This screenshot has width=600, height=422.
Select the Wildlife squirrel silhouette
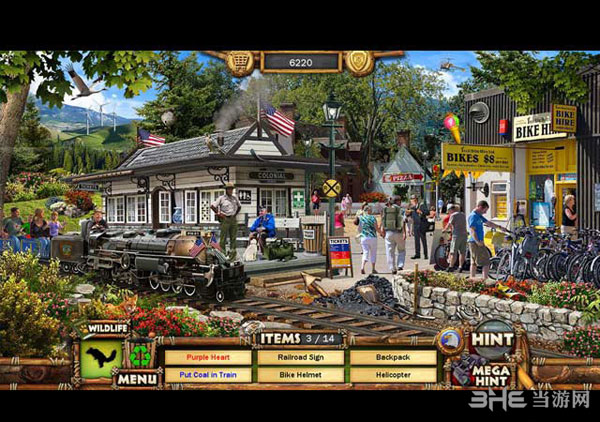coord(101,356)
